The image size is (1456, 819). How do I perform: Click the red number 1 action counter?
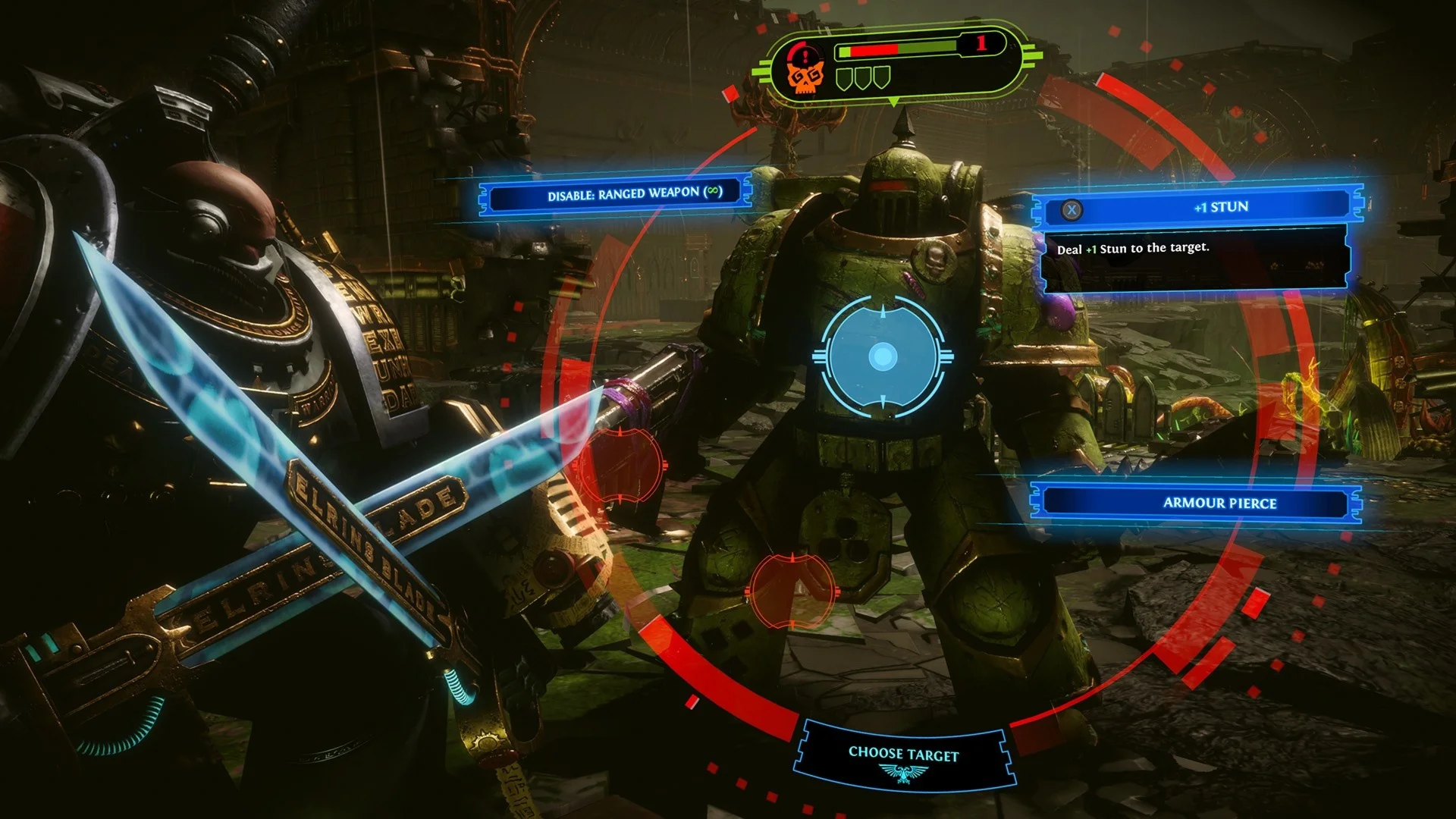coord(981,44)
